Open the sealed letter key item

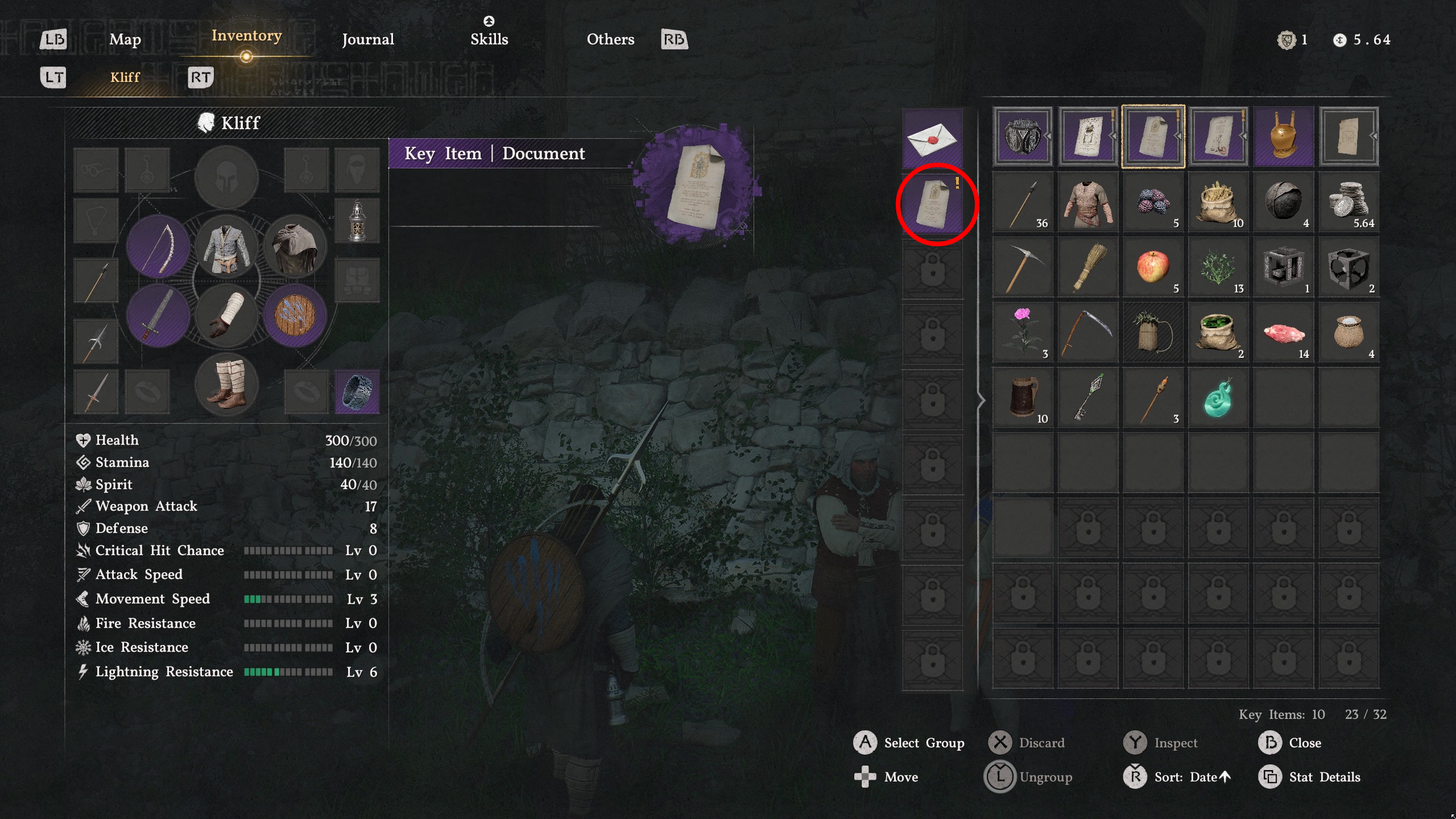[934, 138]
